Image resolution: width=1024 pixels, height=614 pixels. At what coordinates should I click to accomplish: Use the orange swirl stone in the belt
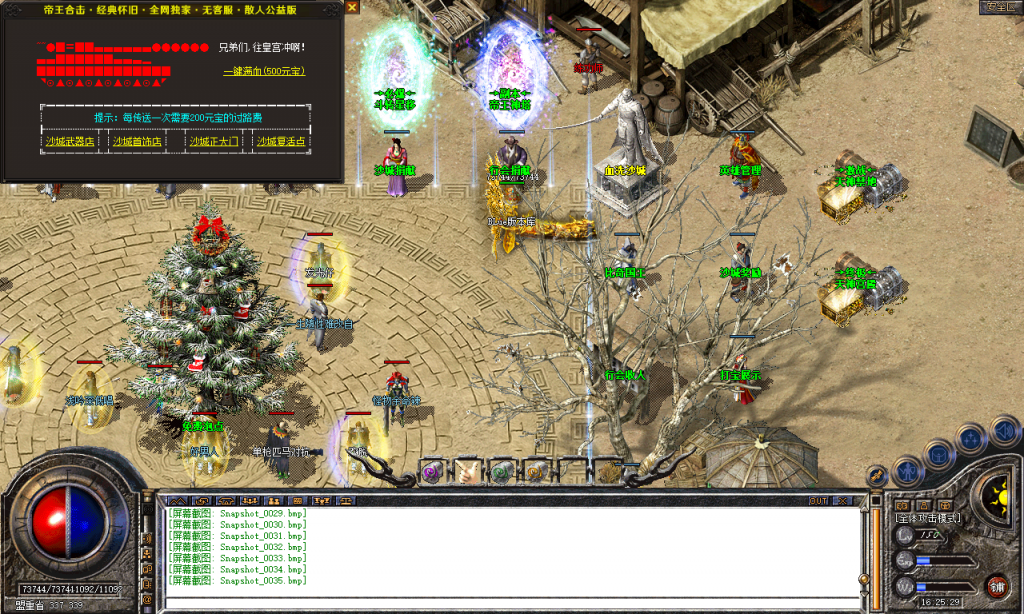point(537,470)
